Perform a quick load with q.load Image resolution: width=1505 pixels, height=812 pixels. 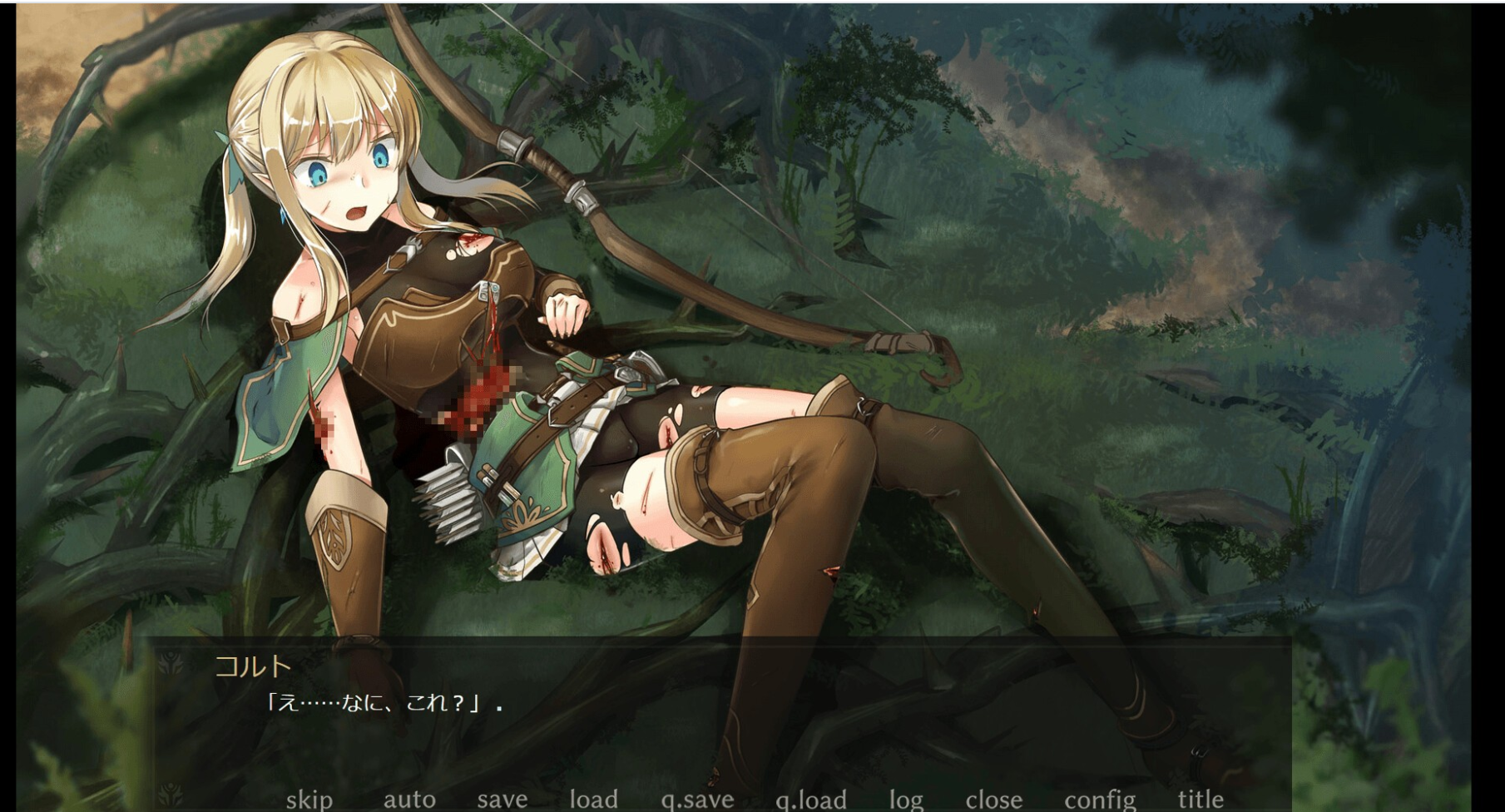coord(811,799)
